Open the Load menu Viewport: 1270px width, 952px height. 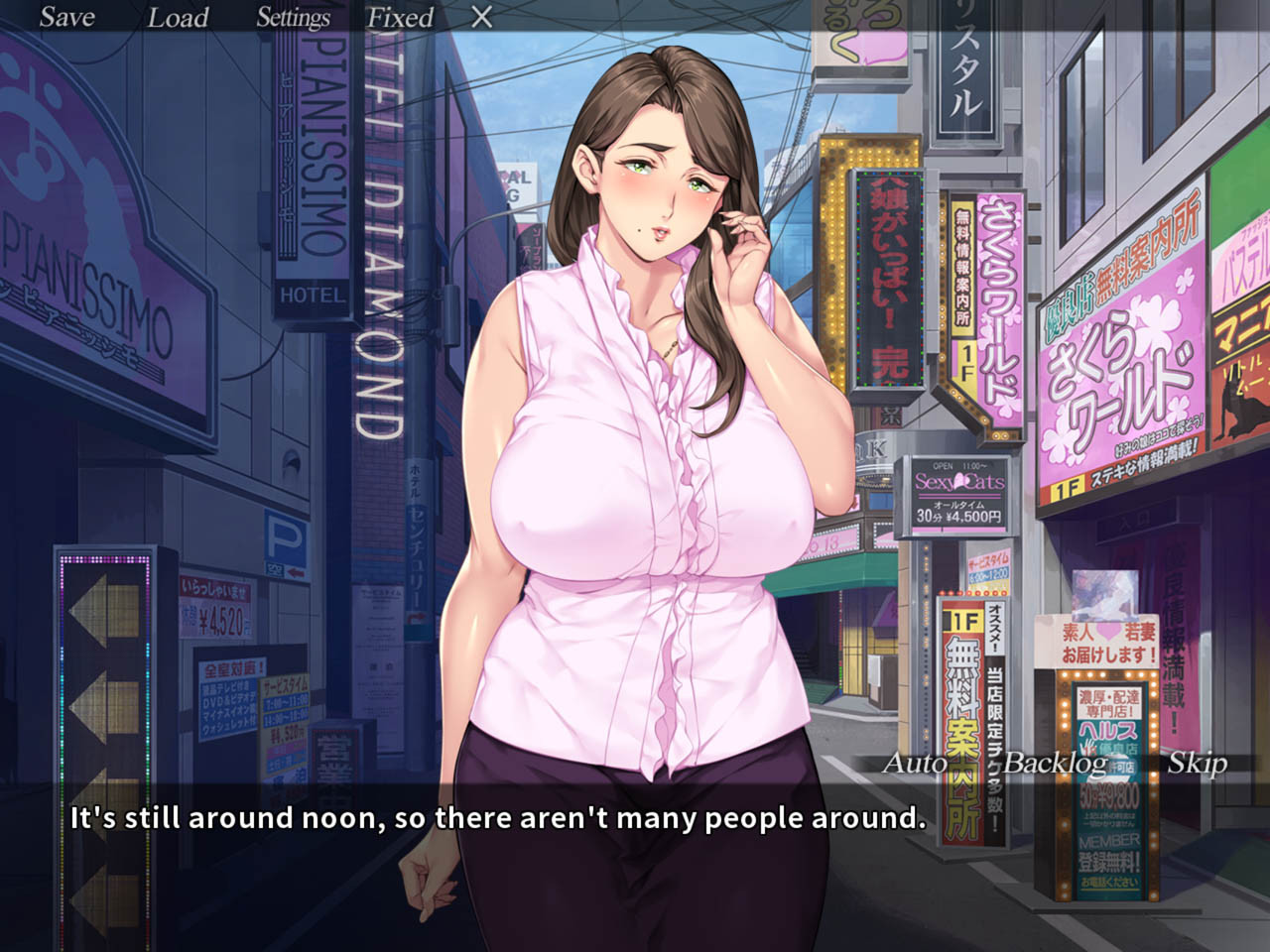tap(178, 17)
